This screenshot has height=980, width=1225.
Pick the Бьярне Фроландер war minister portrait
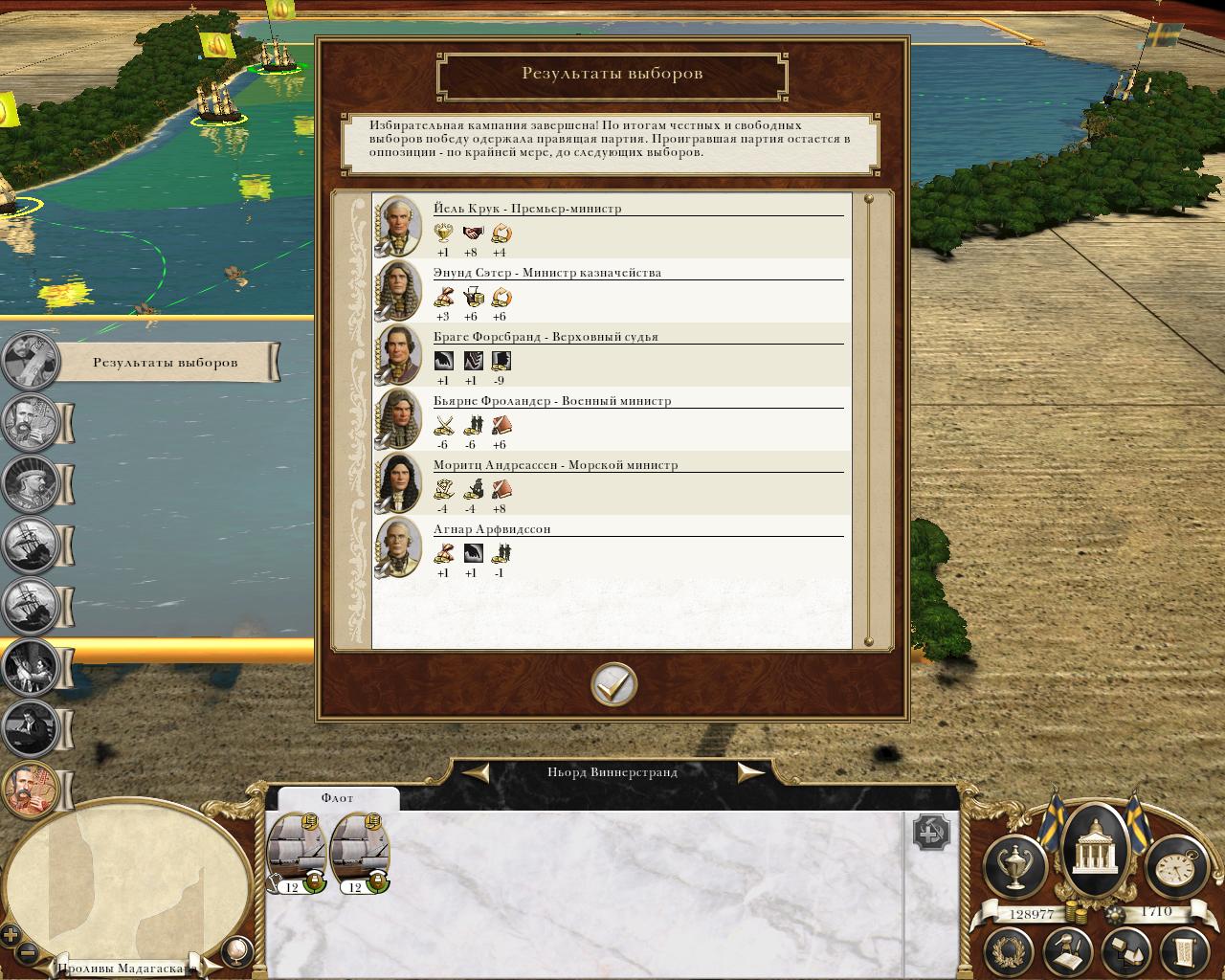pyautogui.click(x=398, y=419)
